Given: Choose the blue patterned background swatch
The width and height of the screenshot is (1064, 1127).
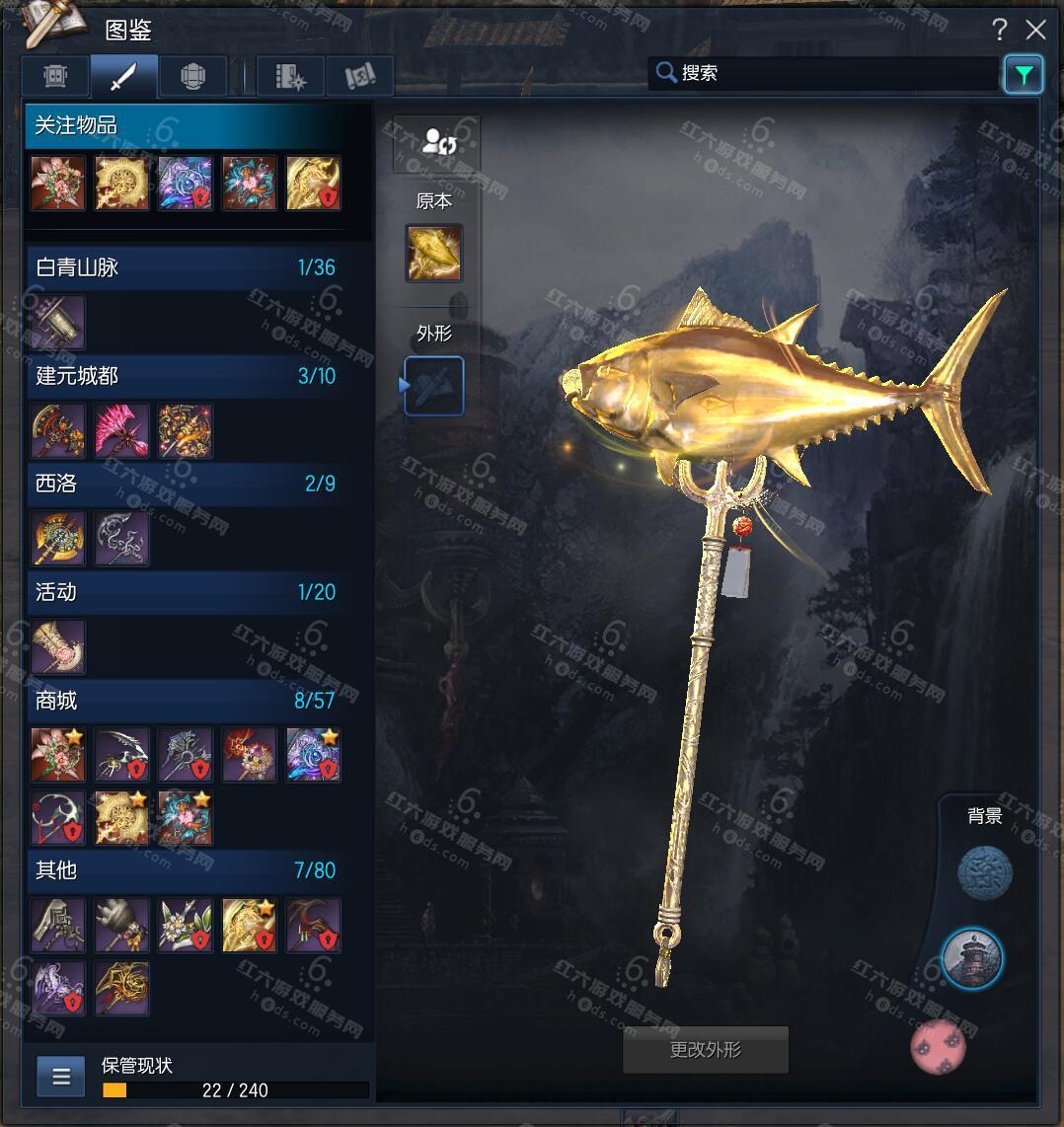Looking at the screenshot, I should point(985,871).
